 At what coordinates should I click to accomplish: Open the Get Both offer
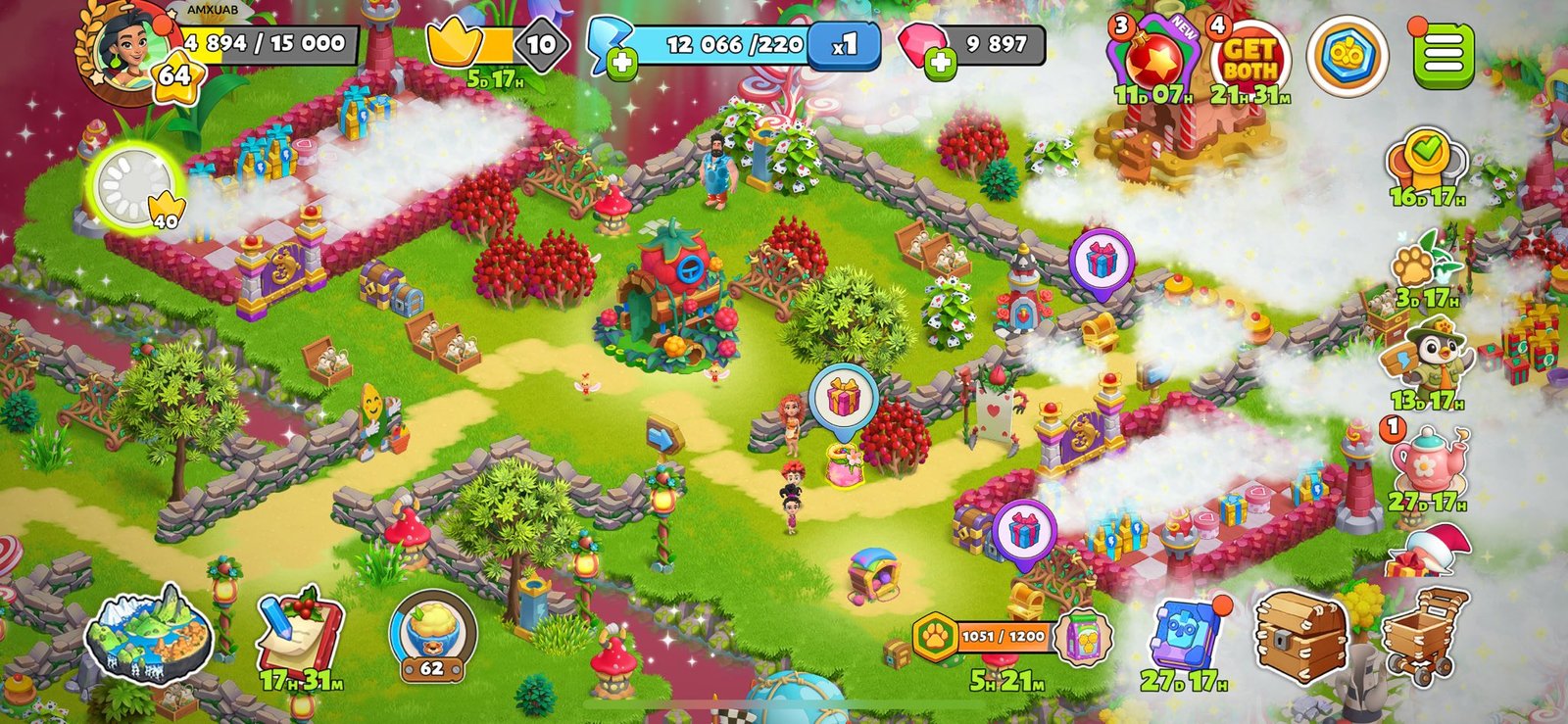pyautogui.click(x=1249, y=61)
